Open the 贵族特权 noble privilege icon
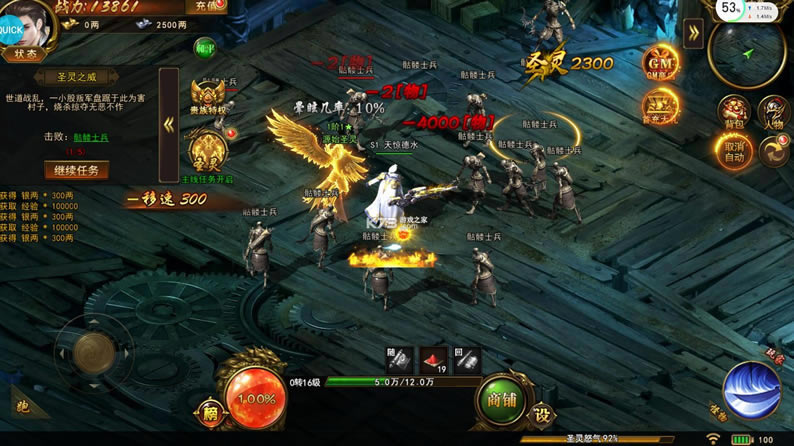794x446 pixels. point(209,96)
